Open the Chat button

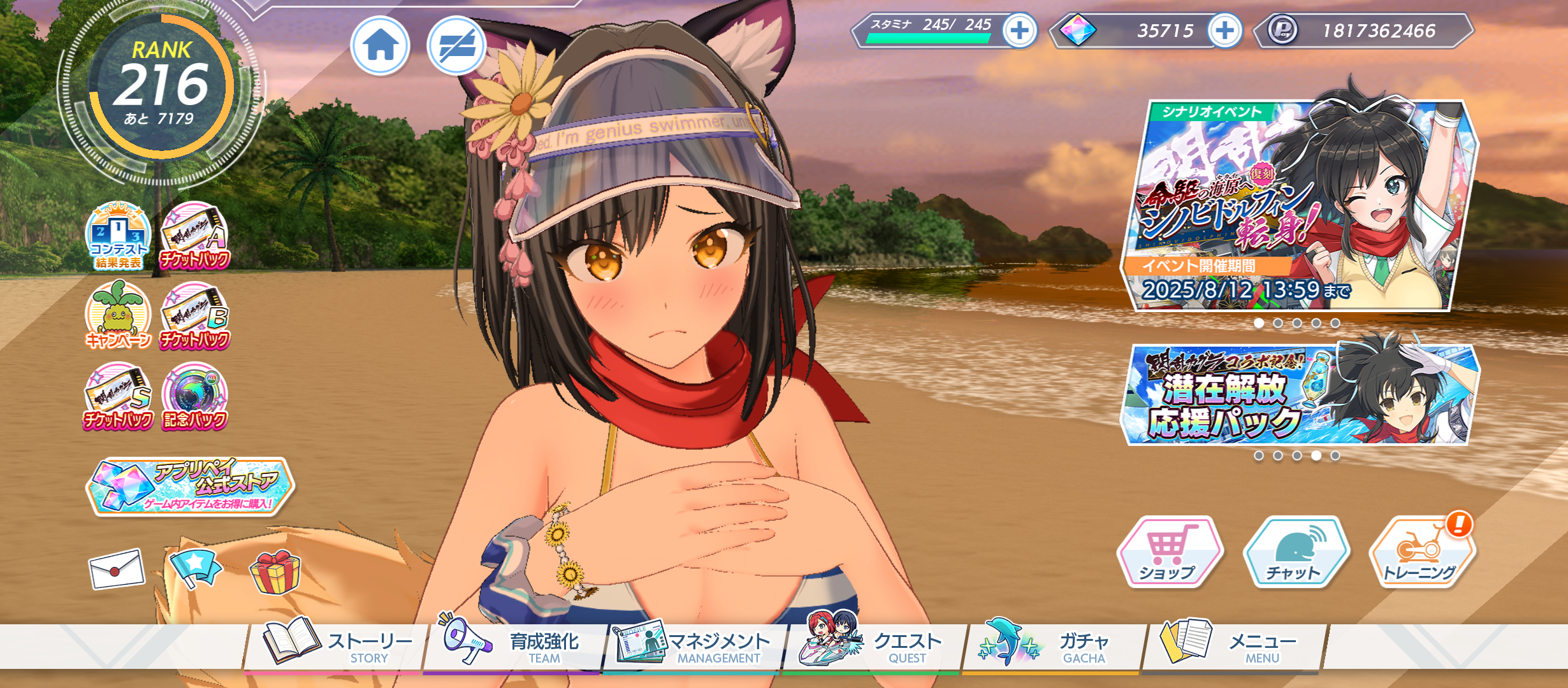(1295, 552)
